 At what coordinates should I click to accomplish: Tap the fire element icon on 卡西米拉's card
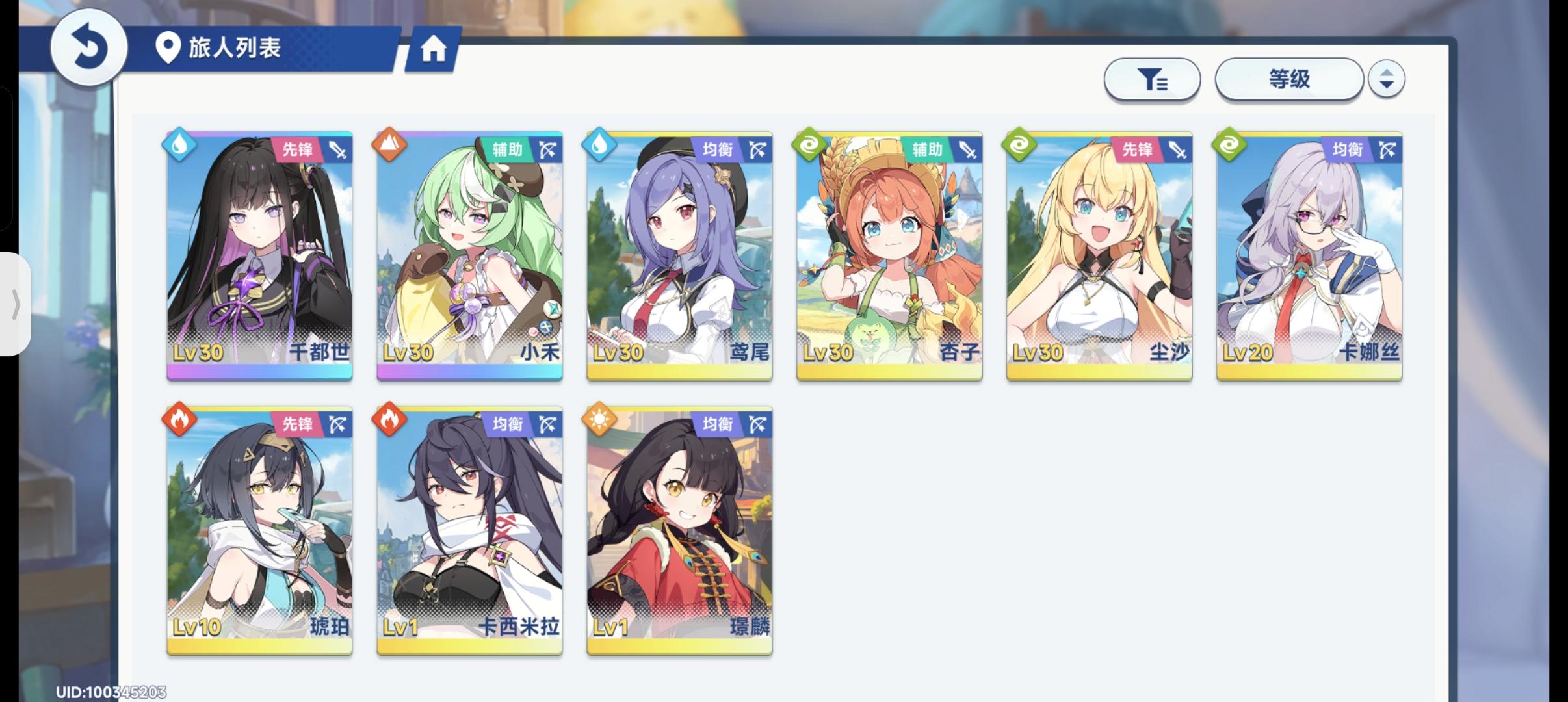point(390,419)
